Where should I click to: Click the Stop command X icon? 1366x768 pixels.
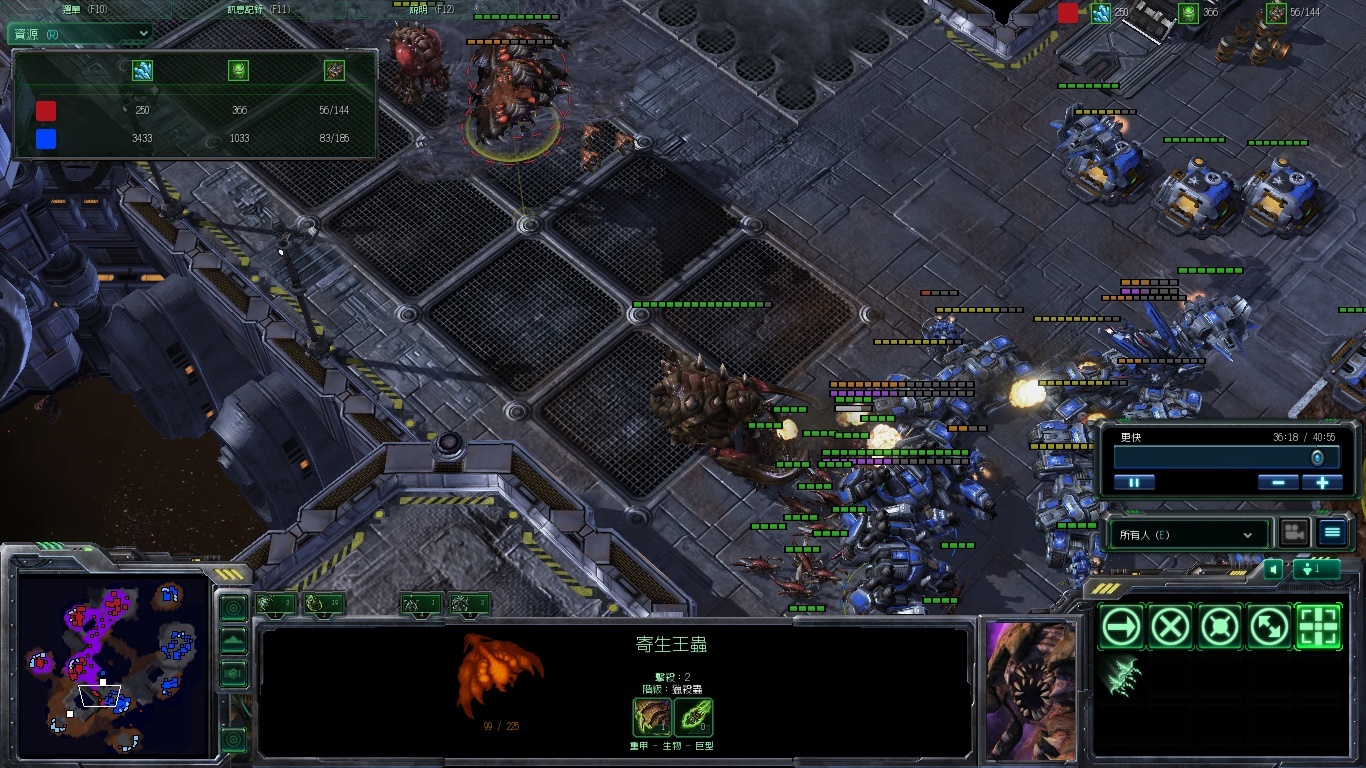coord(1170,627)
